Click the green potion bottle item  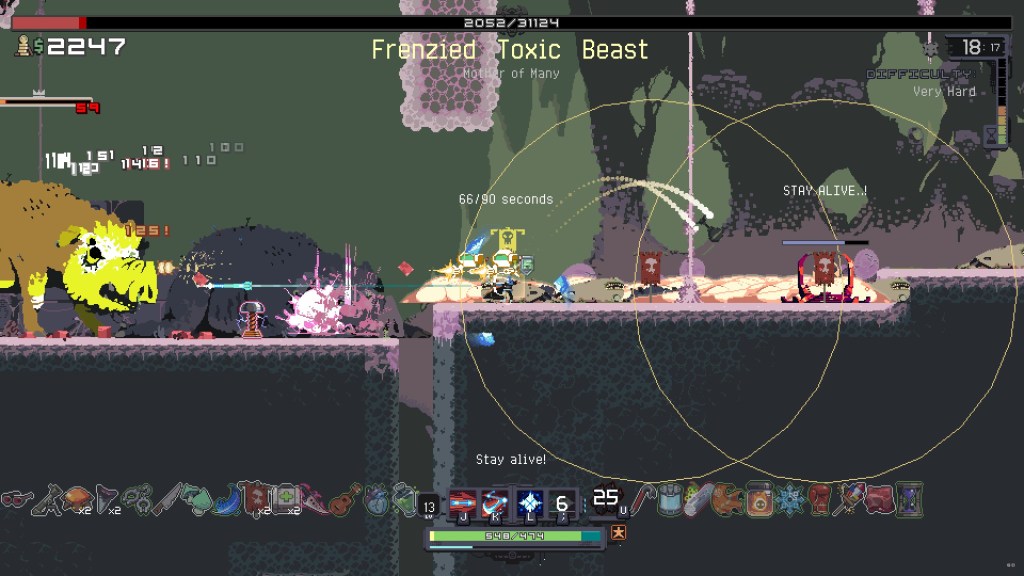[x=404, y=498]
